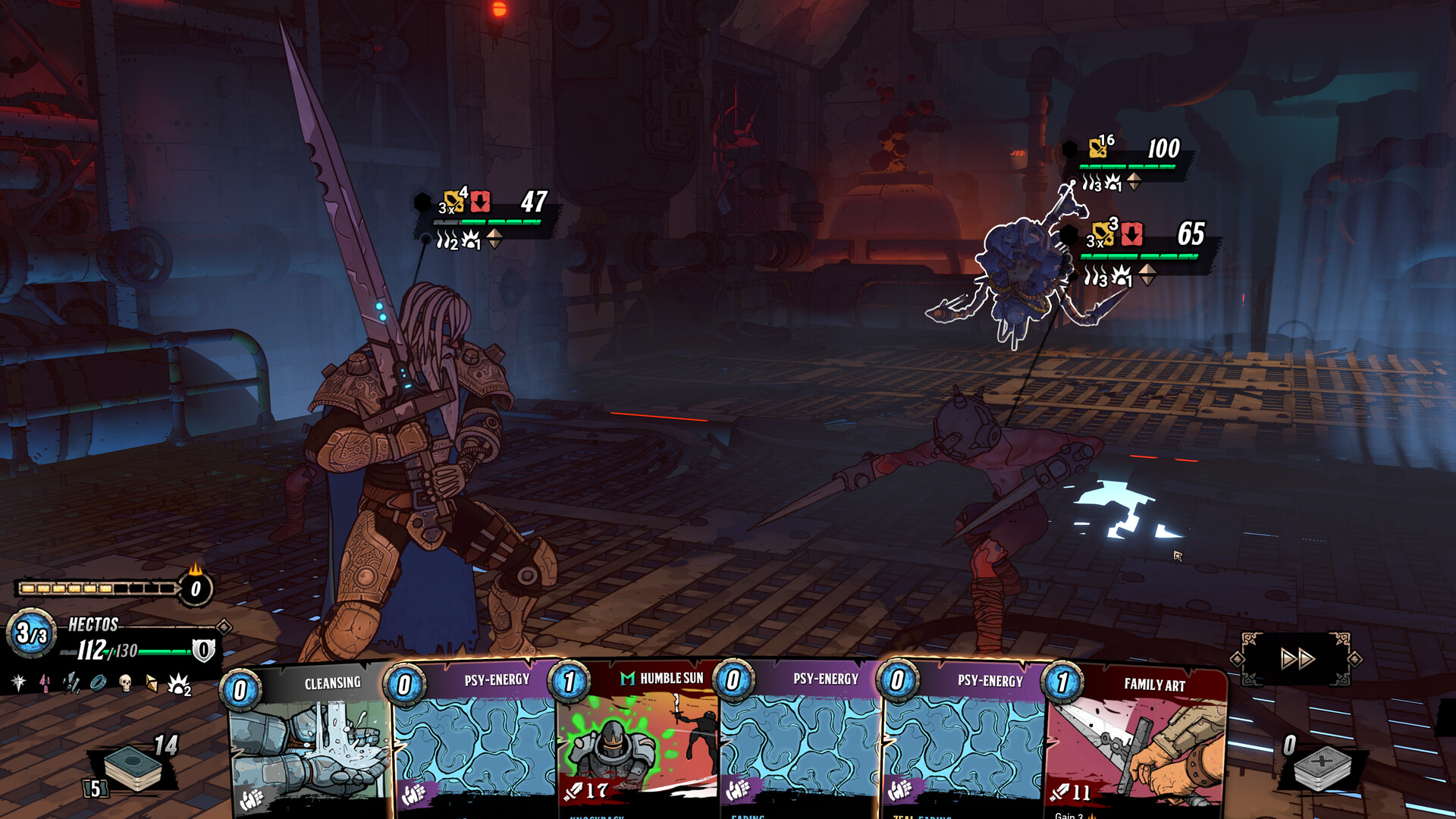The width and height of the screenshot is (1456, 819).
Task: Click the ring trinket icon in Hectos' status row
Action: (98, 682)
